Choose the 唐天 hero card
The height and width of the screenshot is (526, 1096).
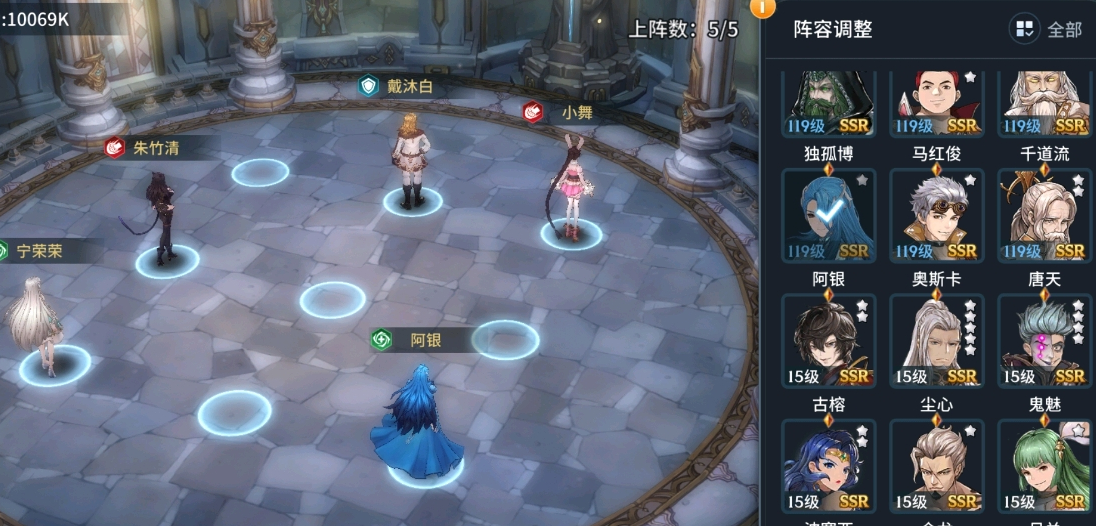click(x=1044, y=215)
